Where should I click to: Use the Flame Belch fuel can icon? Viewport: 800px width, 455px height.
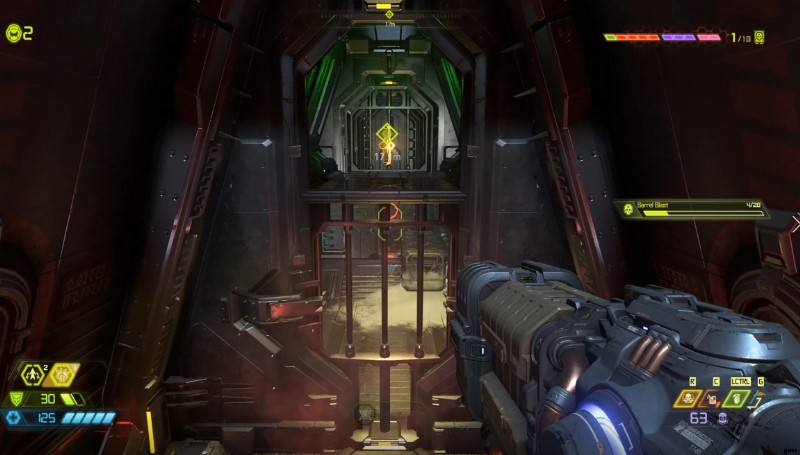(x=713, y=399)
